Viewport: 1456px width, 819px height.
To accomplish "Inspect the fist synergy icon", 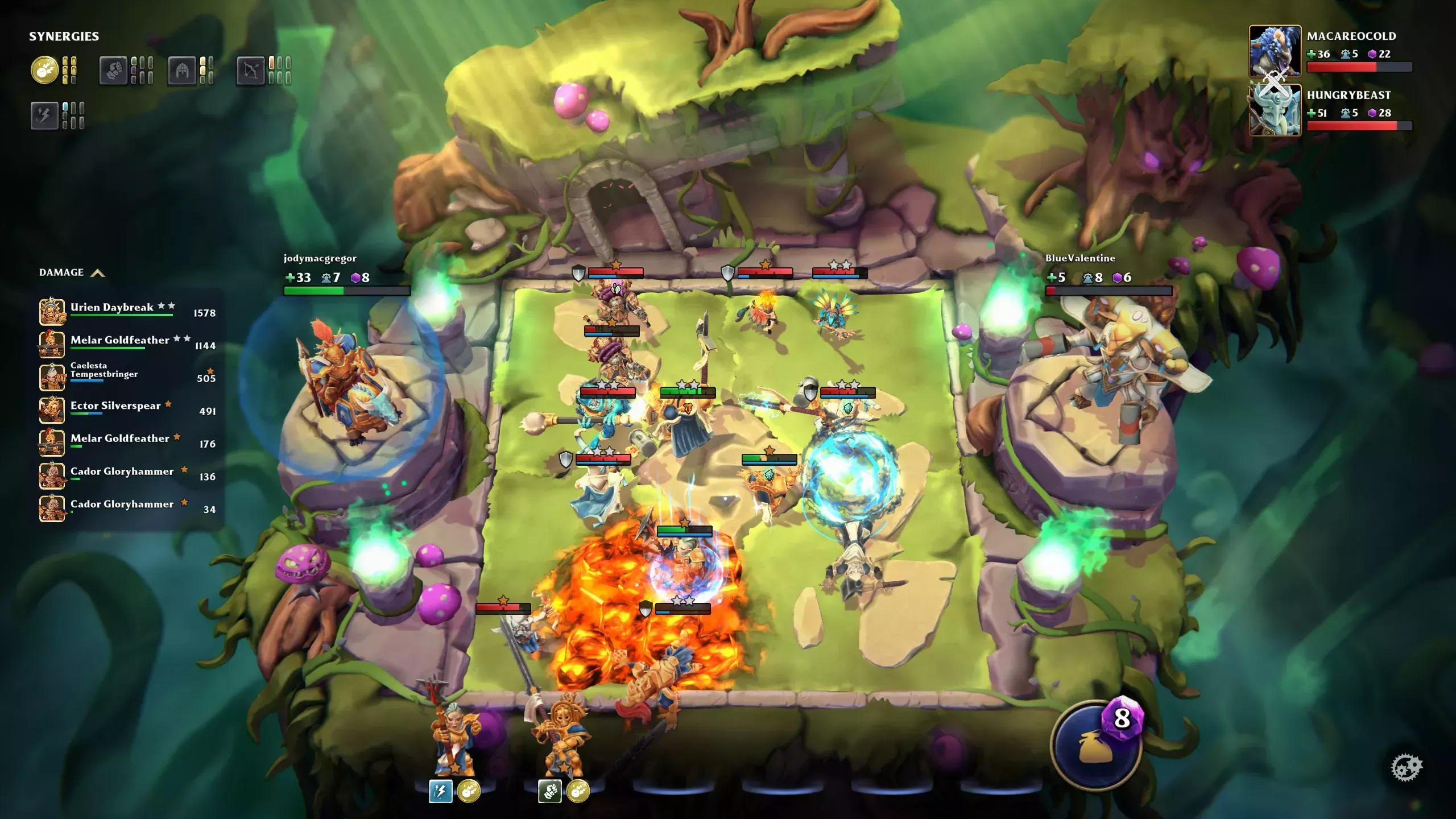I will [x=113, y=71].
